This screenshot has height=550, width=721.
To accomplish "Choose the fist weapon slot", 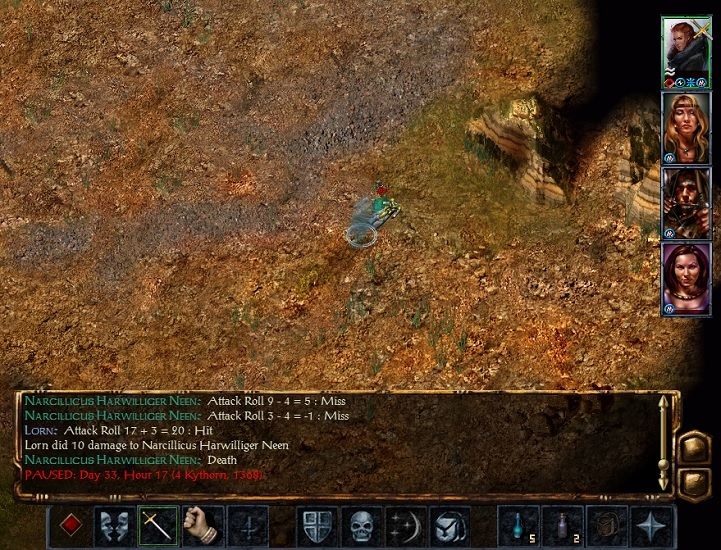I will (x=202, y=524).
